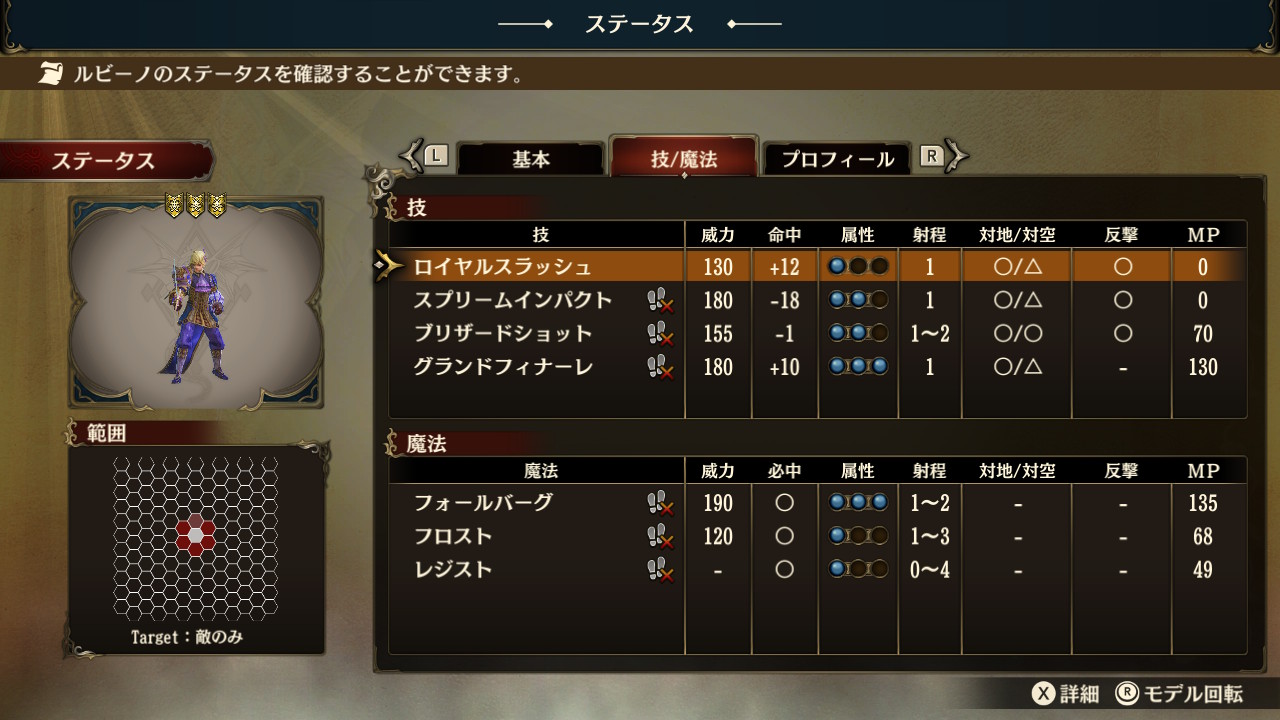The image size is (1280, 720).
Task: Select the フロスト magic spell
Action: pyautogui.click(x=453, y=536)
